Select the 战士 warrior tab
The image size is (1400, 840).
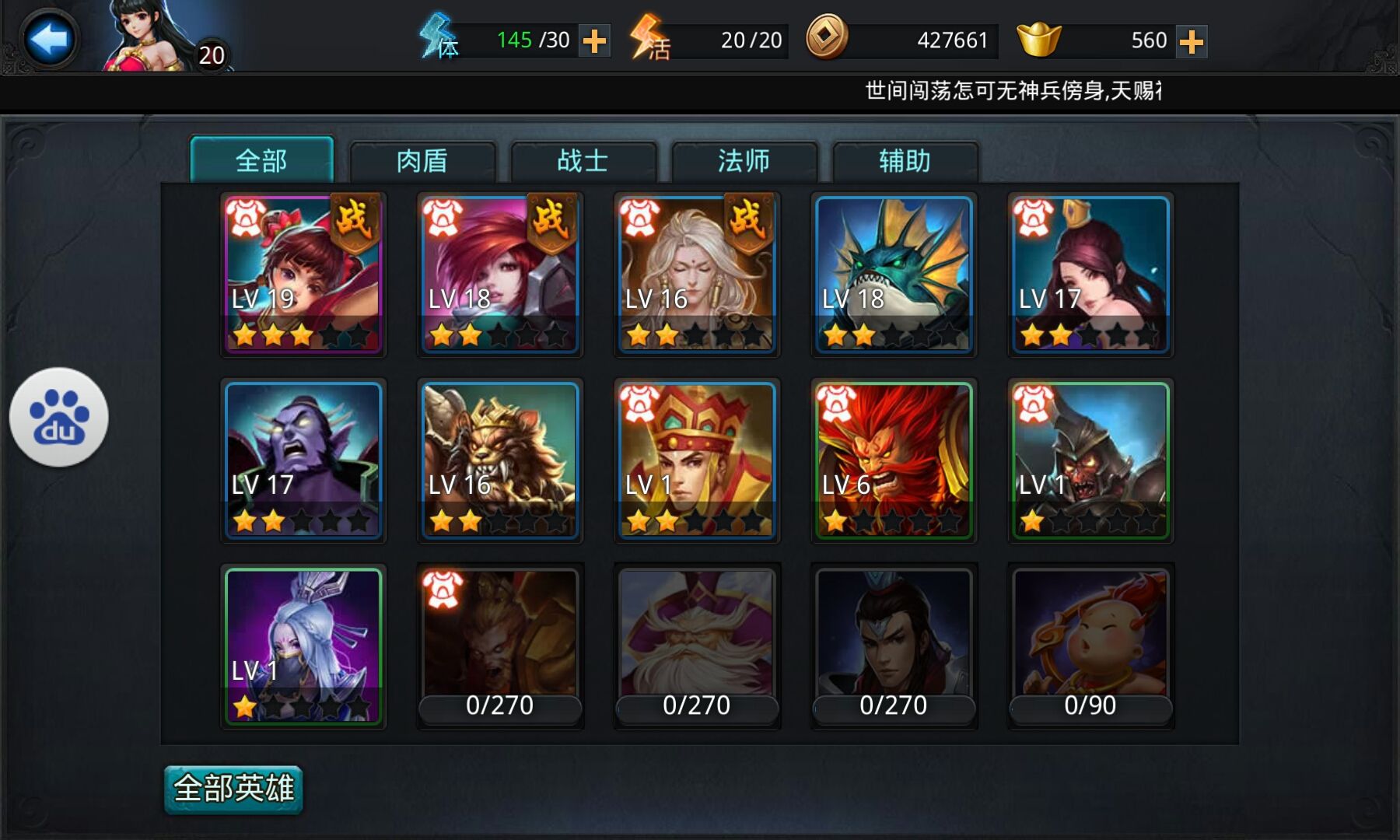(x=585, y=160)
